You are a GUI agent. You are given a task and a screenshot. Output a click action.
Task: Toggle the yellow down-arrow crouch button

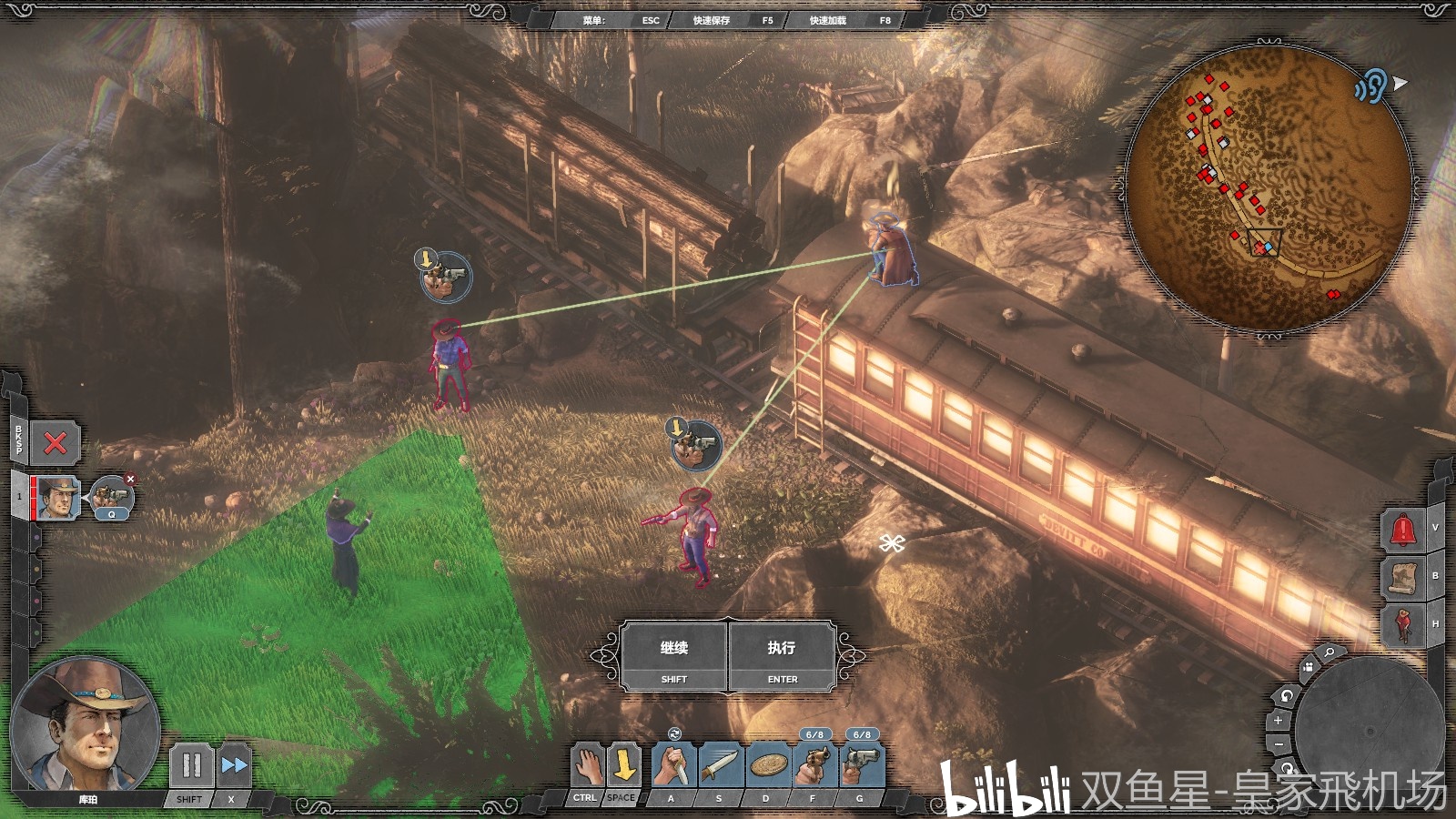coord(623,764)
